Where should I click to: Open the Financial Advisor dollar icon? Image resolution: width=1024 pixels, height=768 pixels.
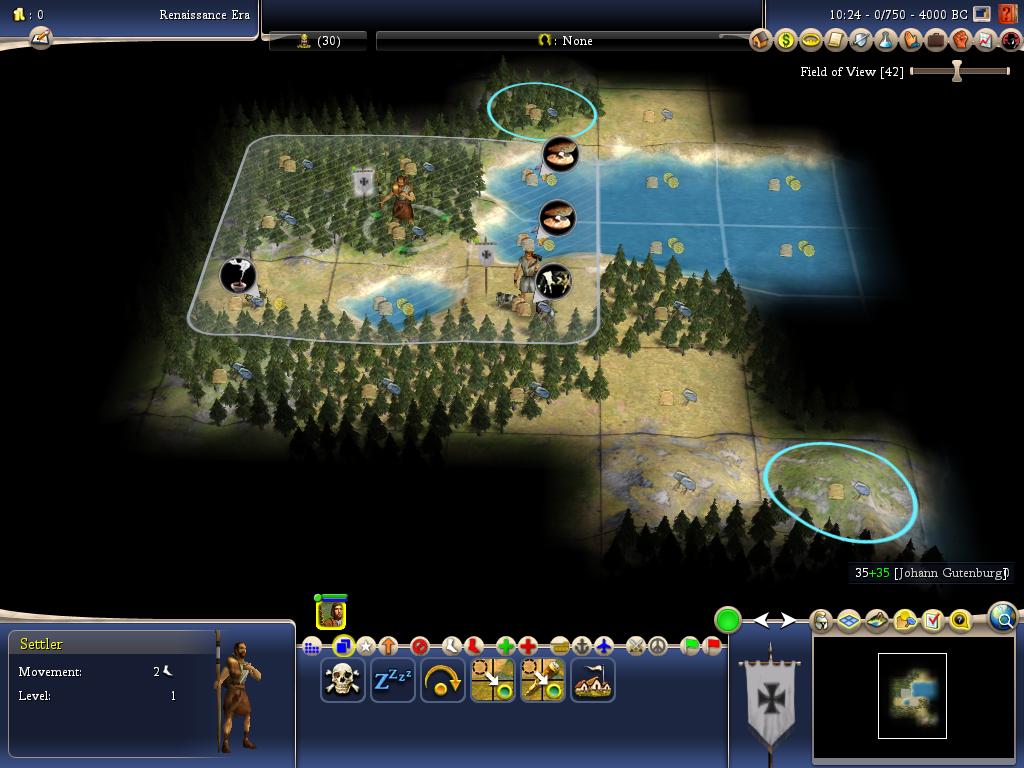pyautogui.click(x=786, y=41)
